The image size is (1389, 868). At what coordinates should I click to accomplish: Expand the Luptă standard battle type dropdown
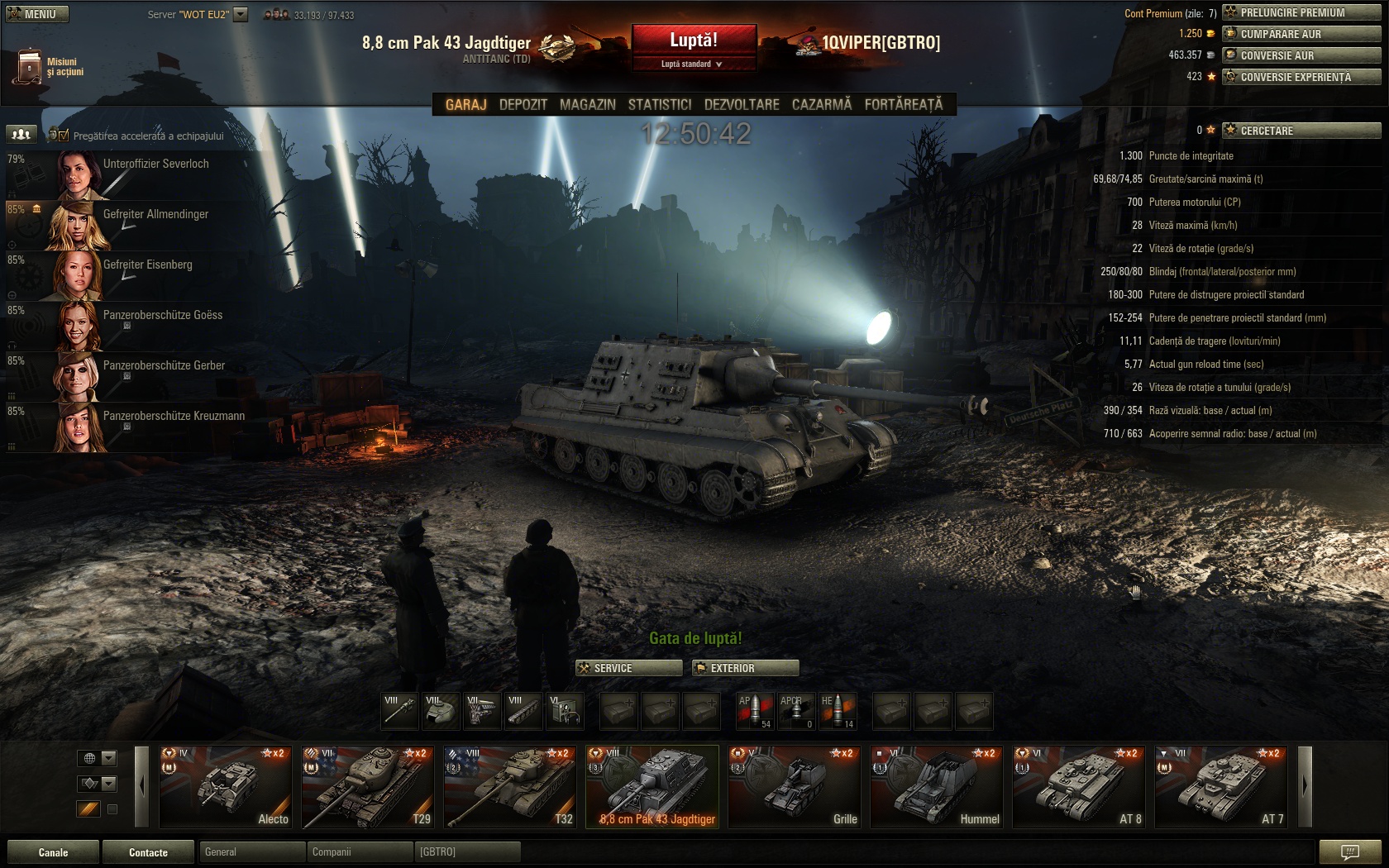(x=693, y=64)
